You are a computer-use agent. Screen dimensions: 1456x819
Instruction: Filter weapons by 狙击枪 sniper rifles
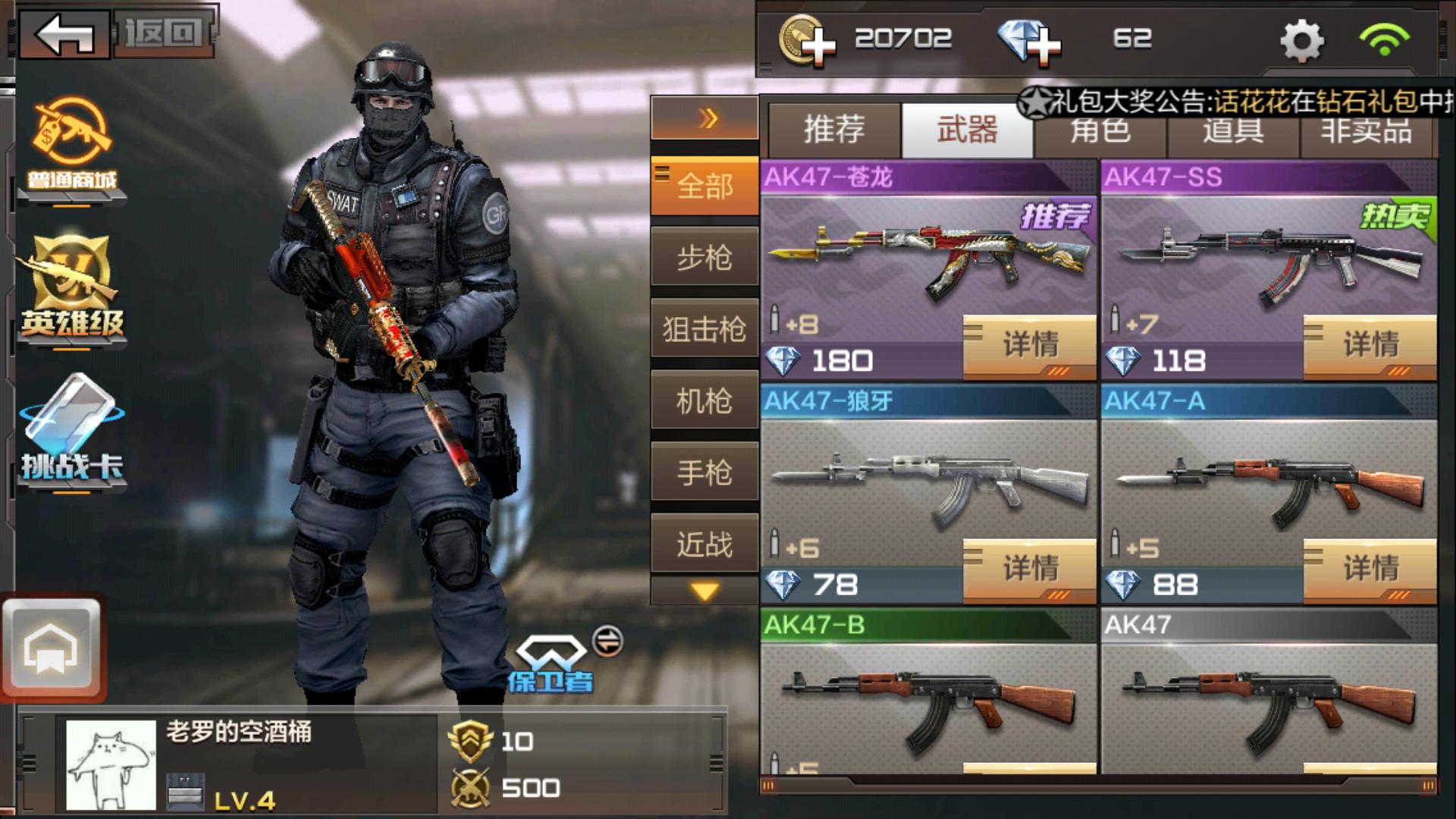pos(704,329)
